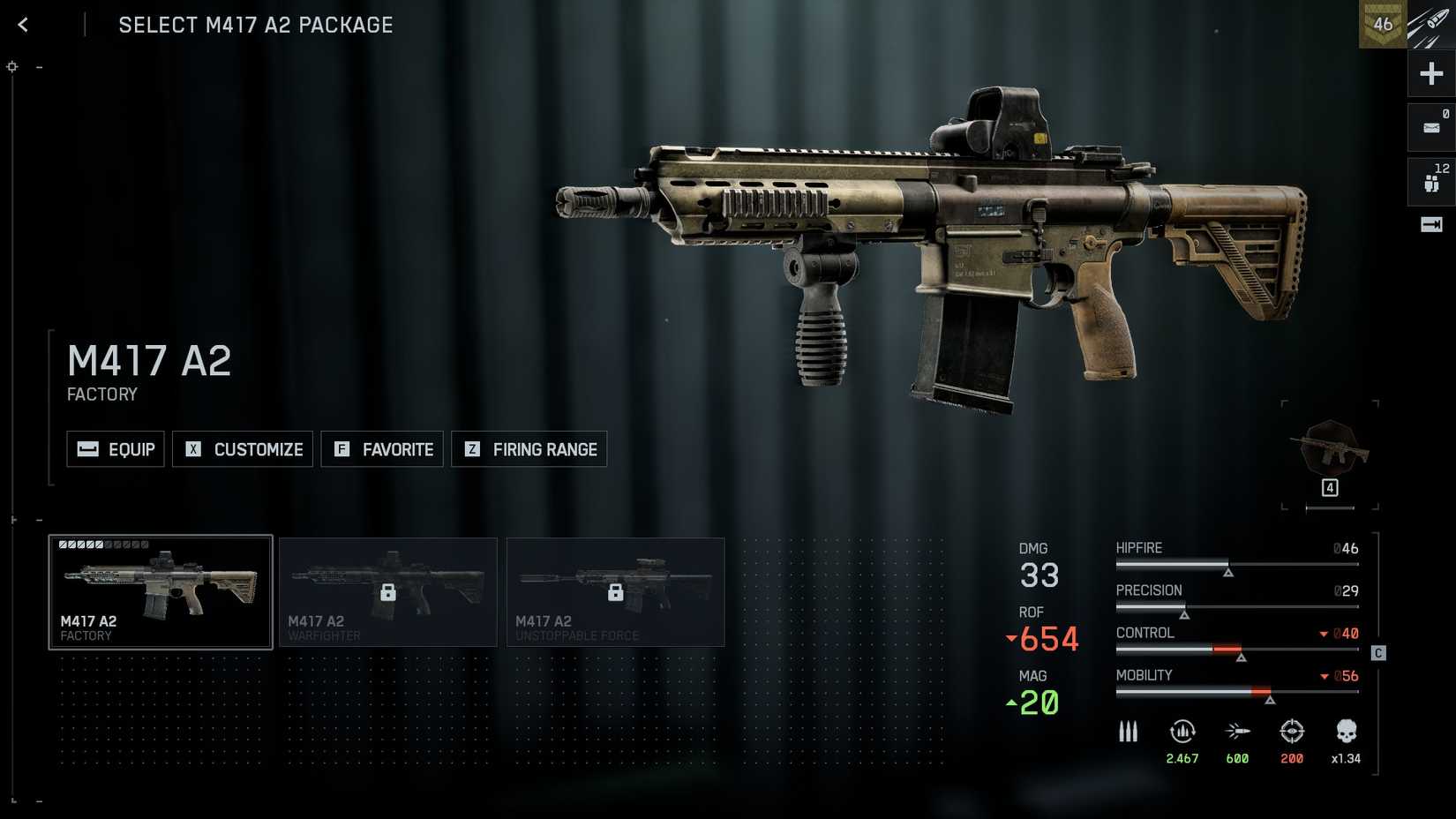Click the plus icon in the right sidebar
This screenshot has height=819, width=1456.
point(1430,73)
